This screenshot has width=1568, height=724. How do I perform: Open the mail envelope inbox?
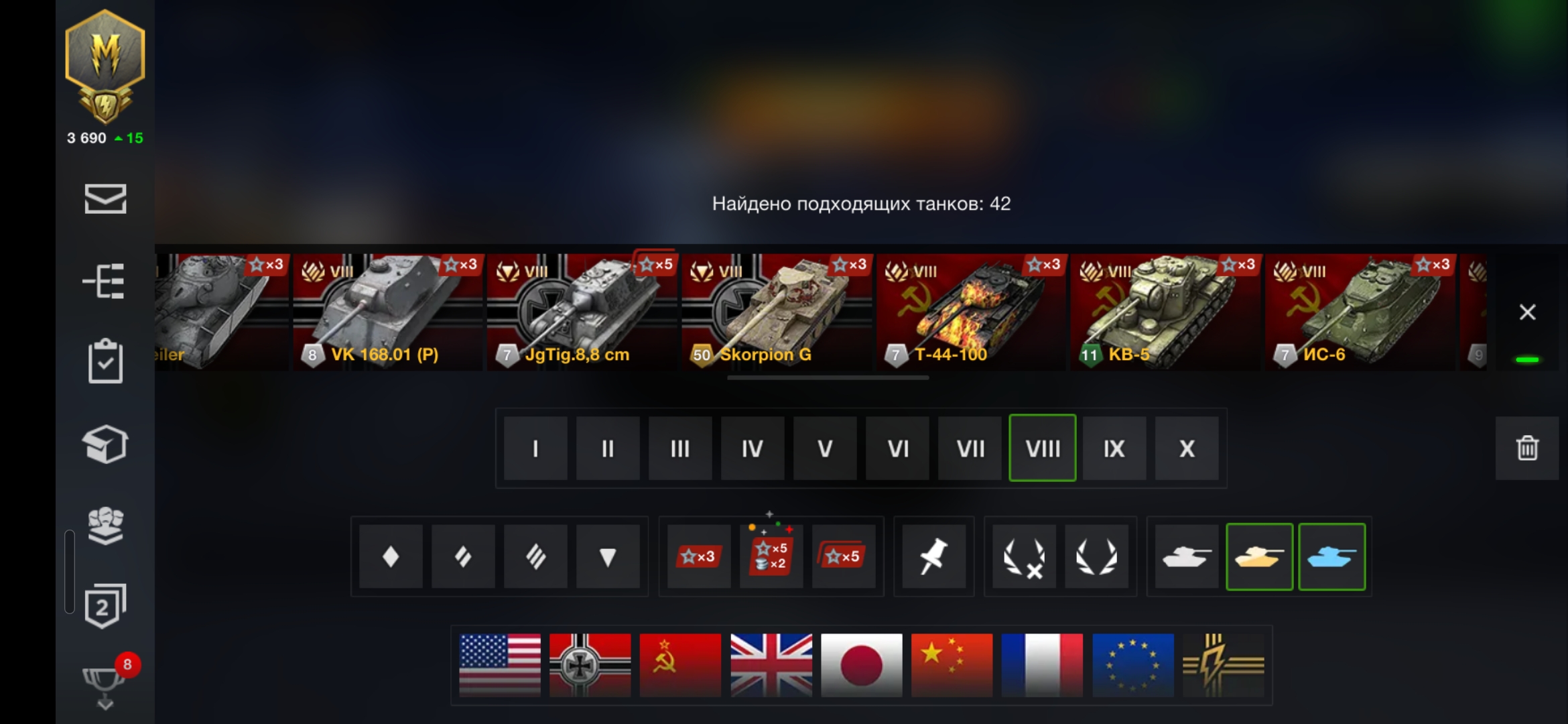[105, 199]
